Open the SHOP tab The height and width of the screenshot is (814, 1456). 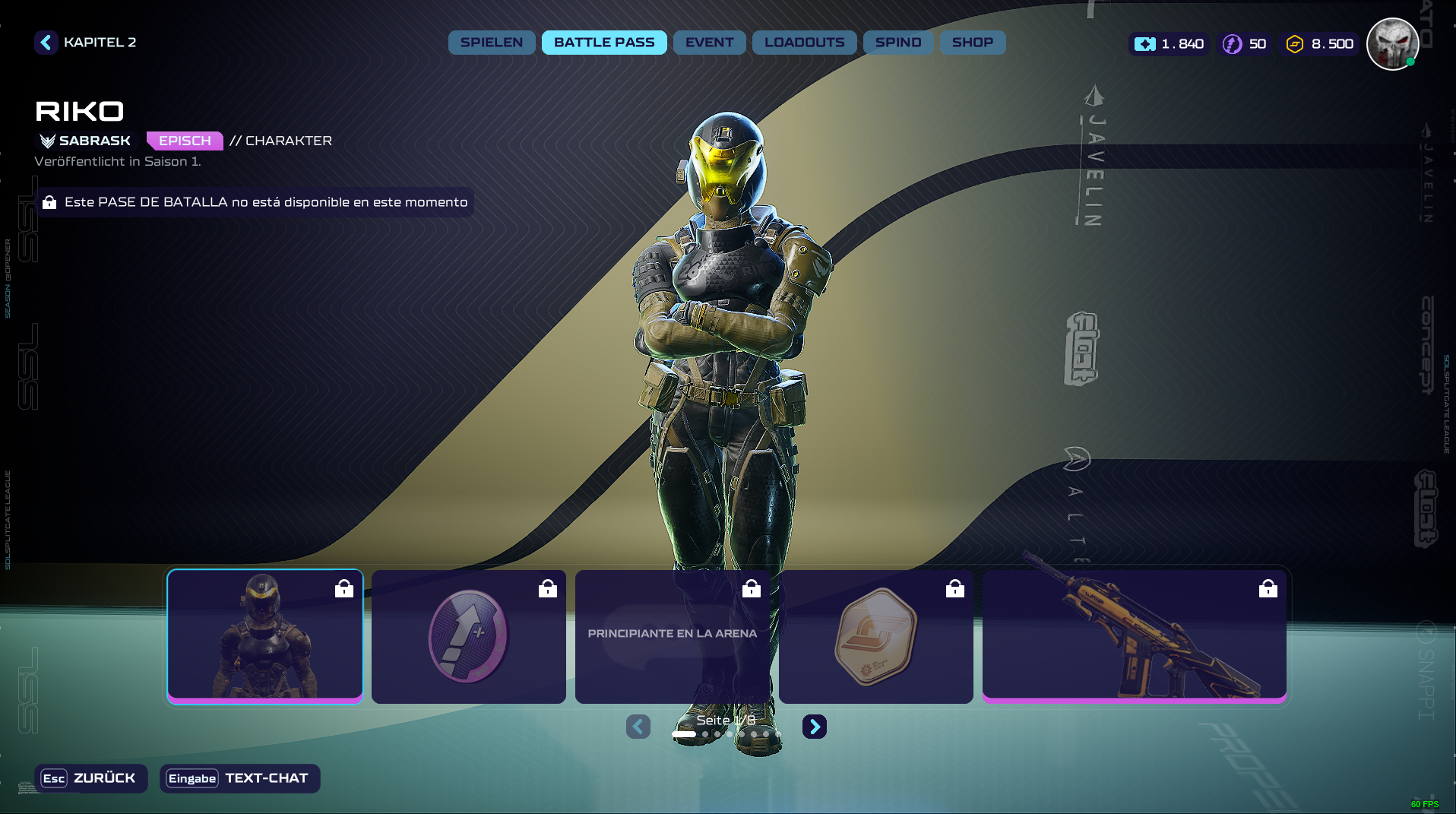[972, 43]
